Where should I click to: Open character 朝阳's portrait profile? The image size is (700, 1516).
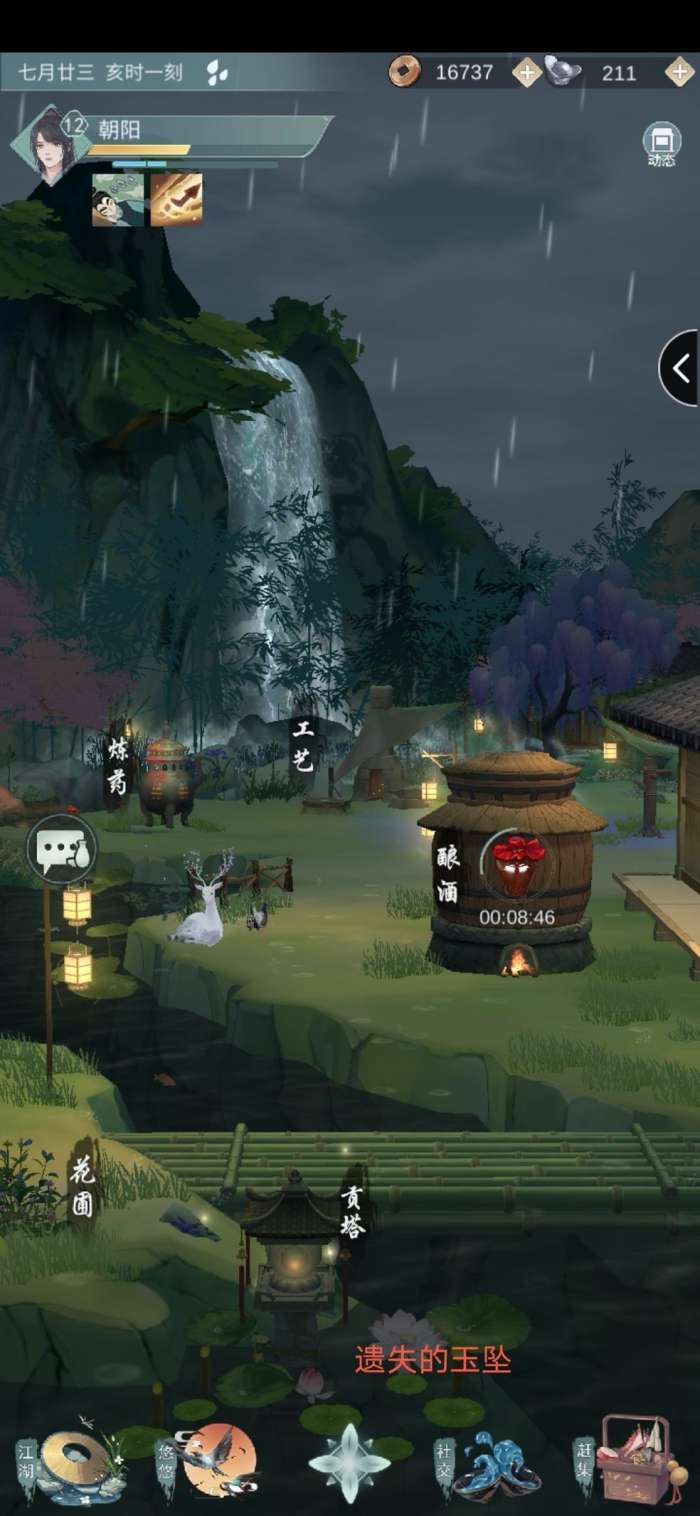pos(47,143)
